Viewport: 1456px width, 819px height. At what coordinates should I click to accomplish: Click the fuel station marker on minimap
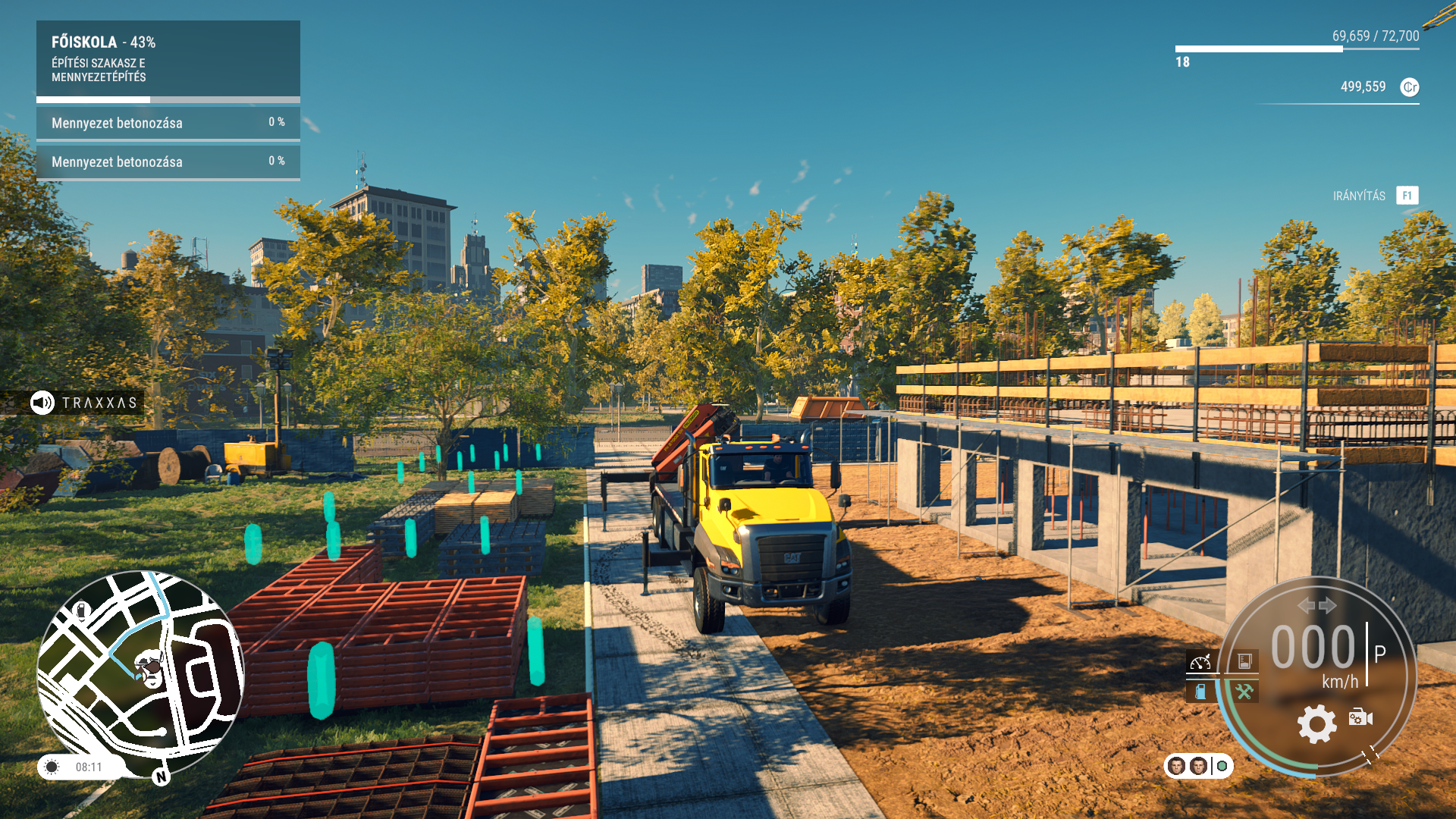(x=82, y=610)
